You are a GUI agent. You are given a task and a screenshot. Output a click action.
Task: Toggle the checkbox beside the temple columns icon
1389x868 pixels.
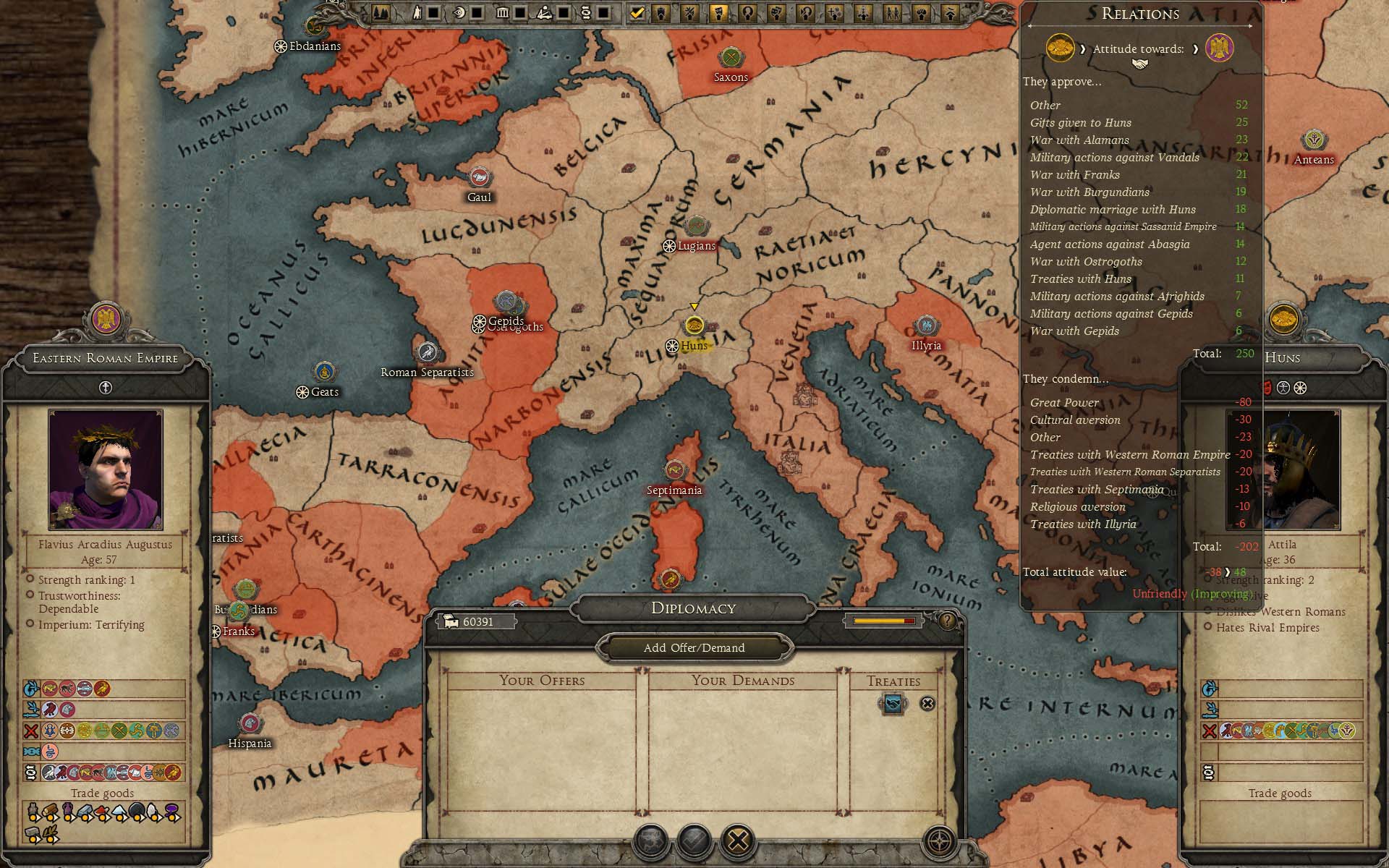520,12
